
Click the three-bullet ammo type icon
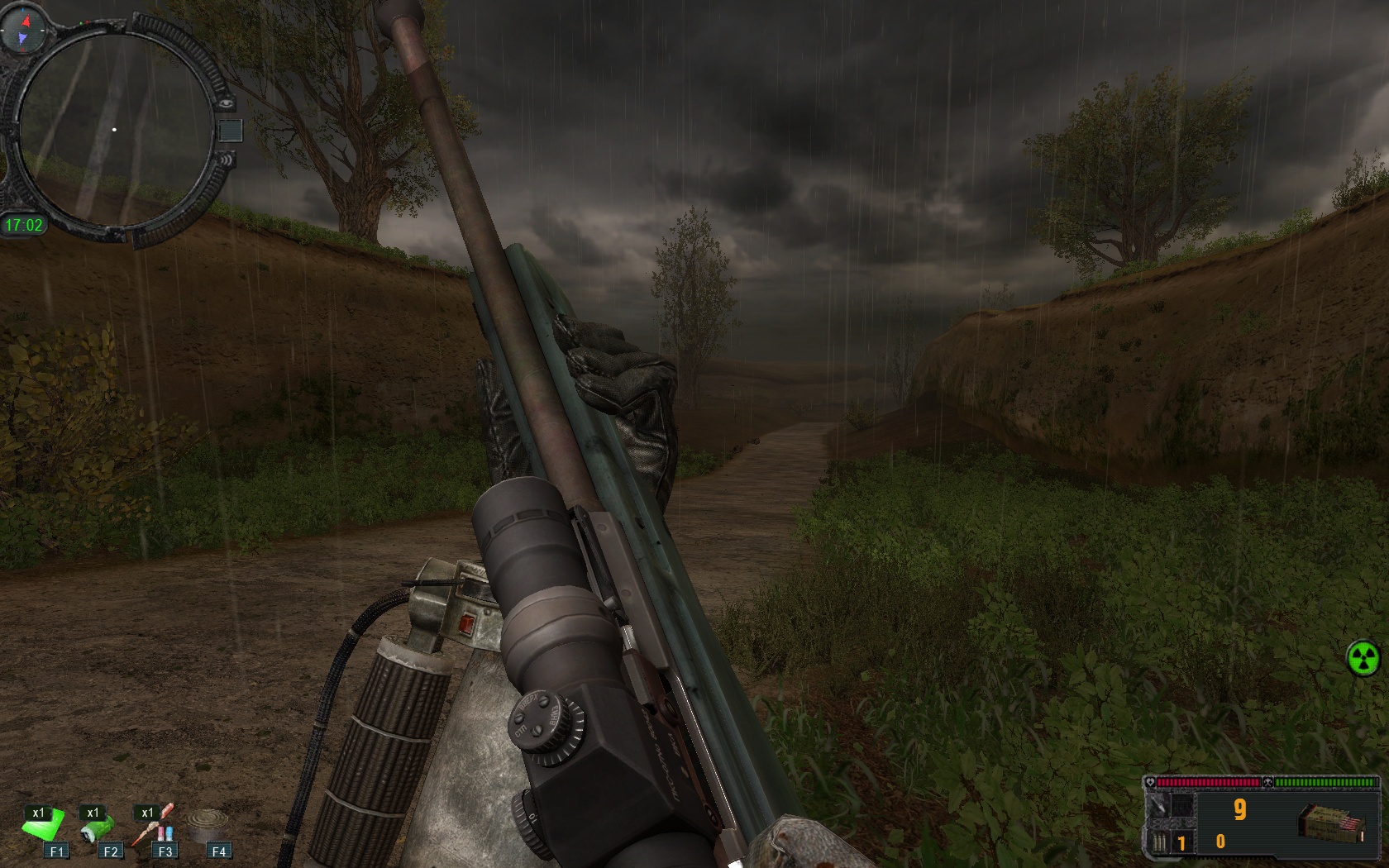(1161, 842)
